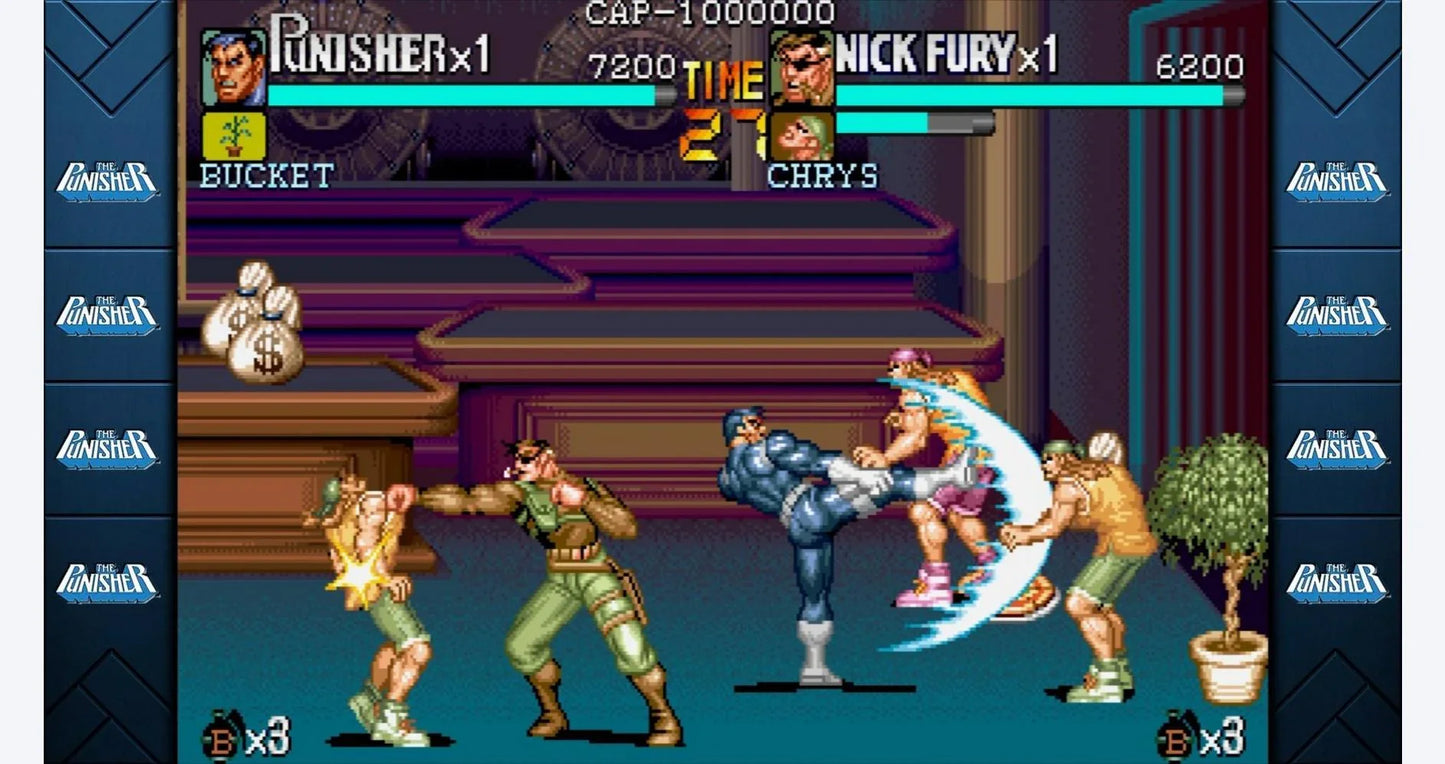The width and height of the screenshot is (1445, 764).
Task: Select the Chrys enemy portrait
Action: (801, 136)
